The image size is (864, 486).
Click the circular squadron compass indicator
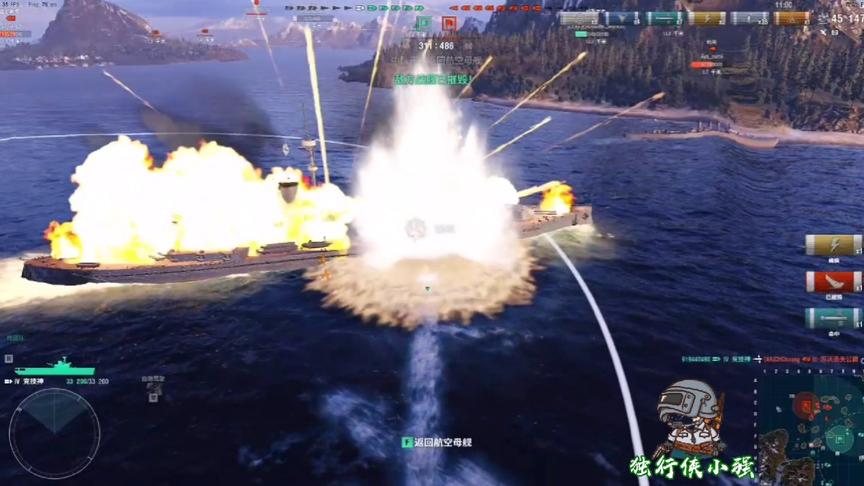54,432
